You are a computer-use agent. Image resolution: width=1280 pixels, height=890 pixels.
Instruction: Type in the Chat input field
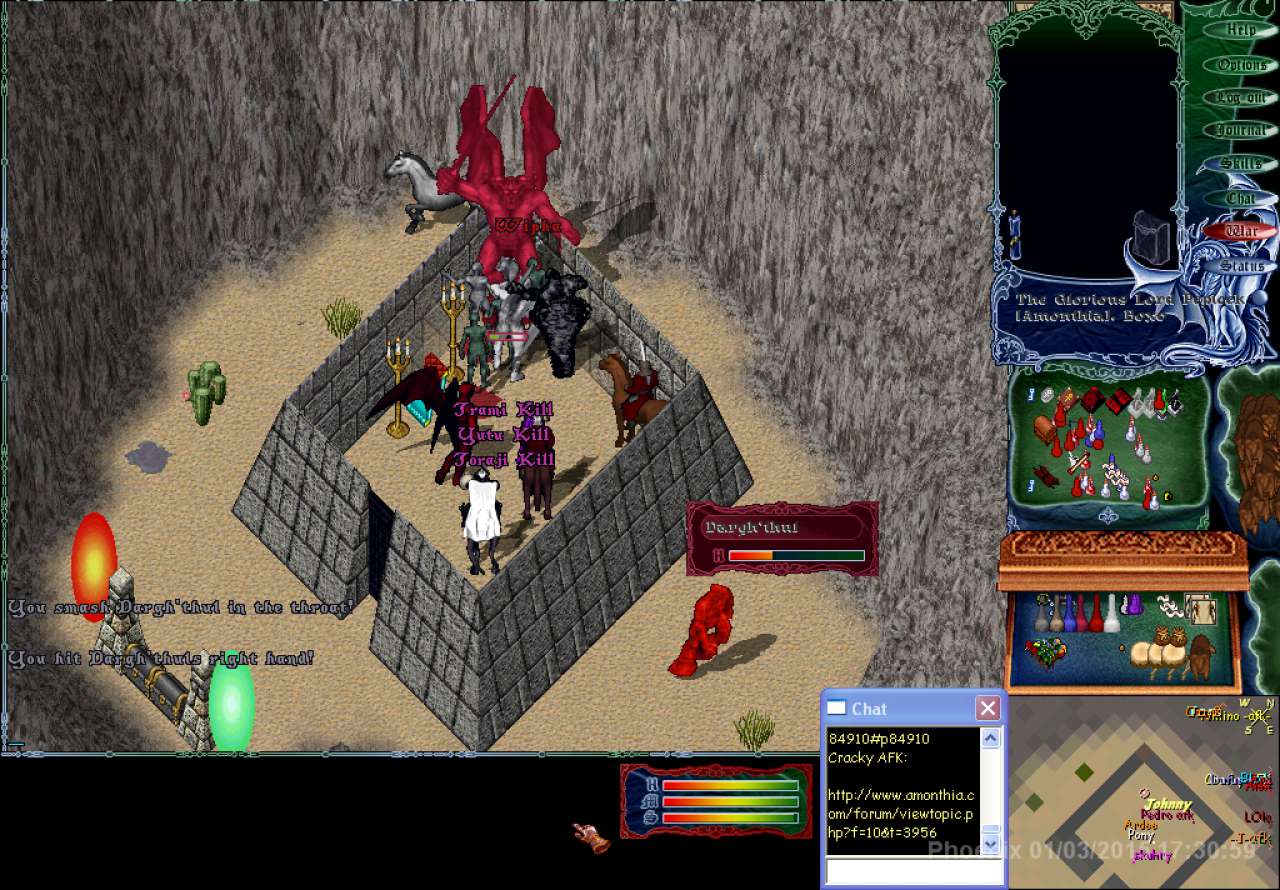point(913,872)
